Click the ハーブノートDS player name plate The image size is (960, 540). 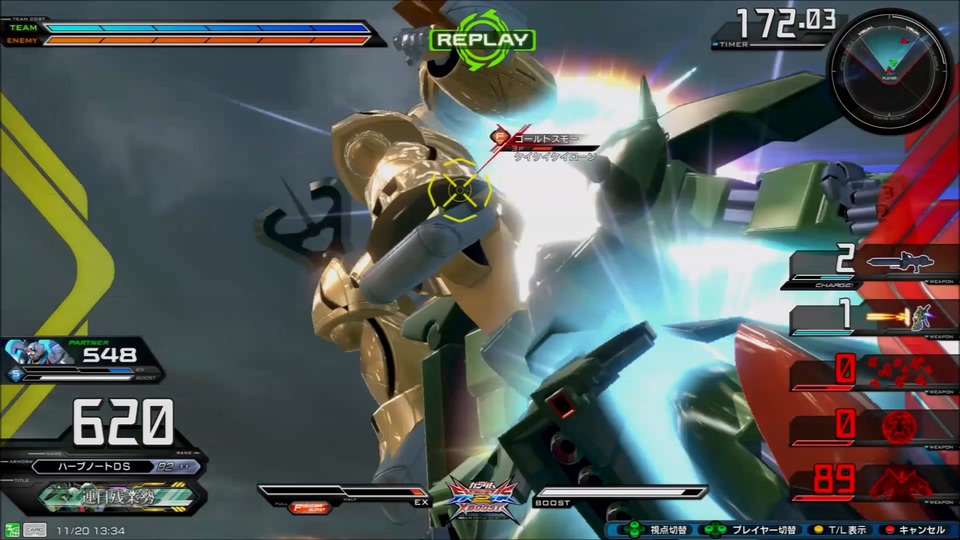click(100, 466)
